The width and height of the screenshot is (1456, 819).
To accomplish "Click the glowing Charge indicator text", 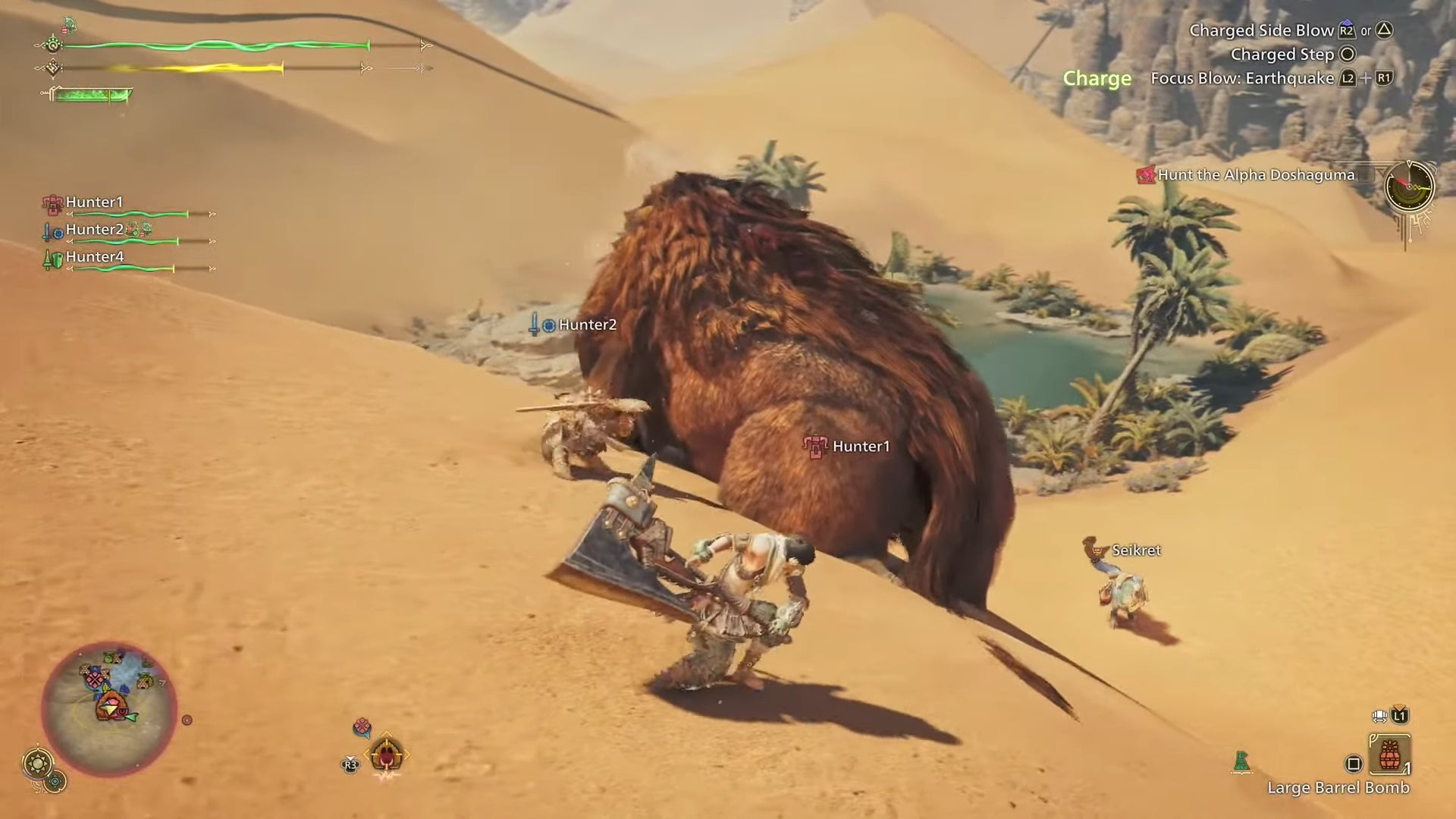I will (1097, 78).
